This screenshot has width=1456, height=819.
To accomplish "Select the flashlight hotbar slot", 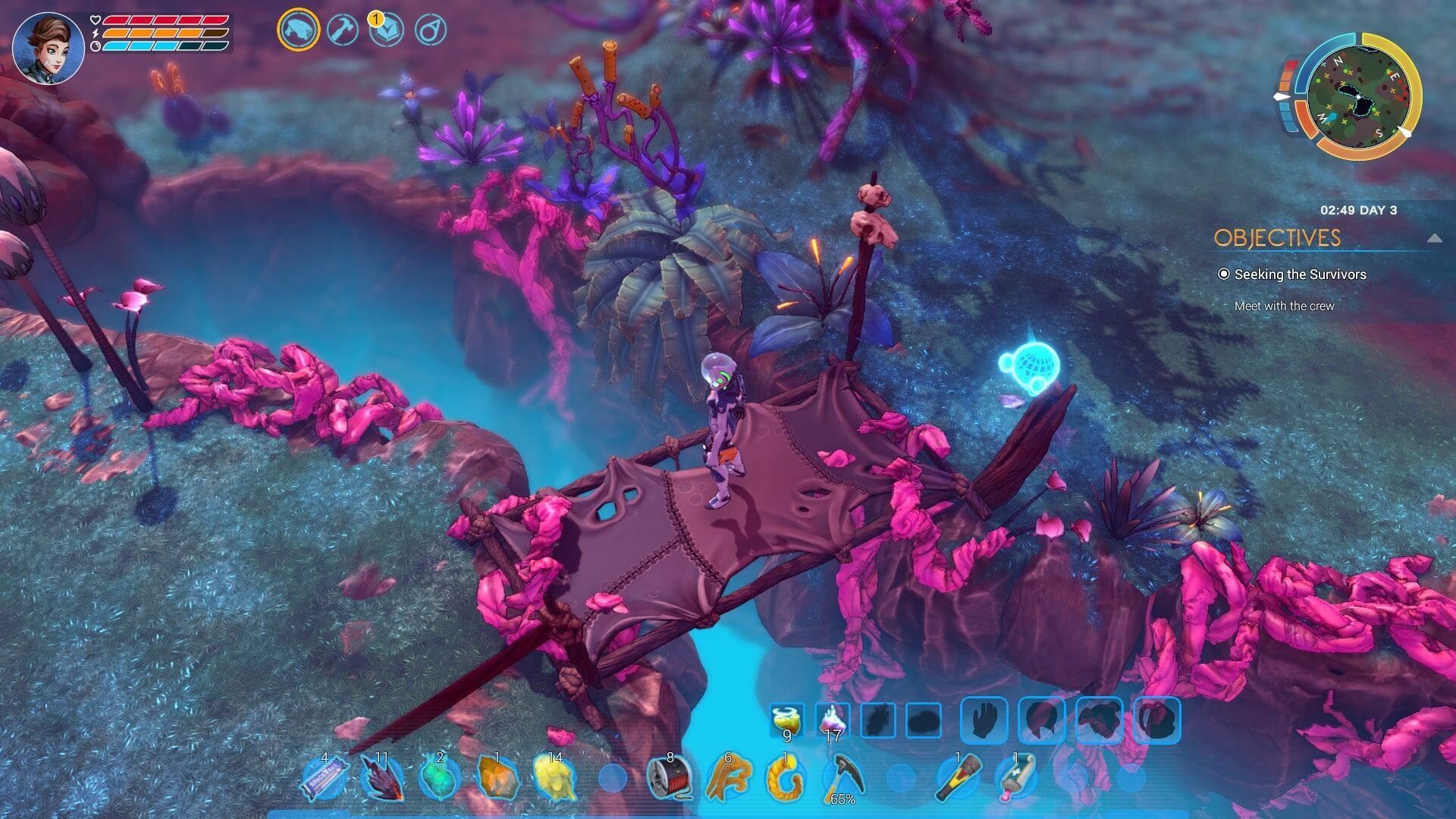I will tap(957, 778).
